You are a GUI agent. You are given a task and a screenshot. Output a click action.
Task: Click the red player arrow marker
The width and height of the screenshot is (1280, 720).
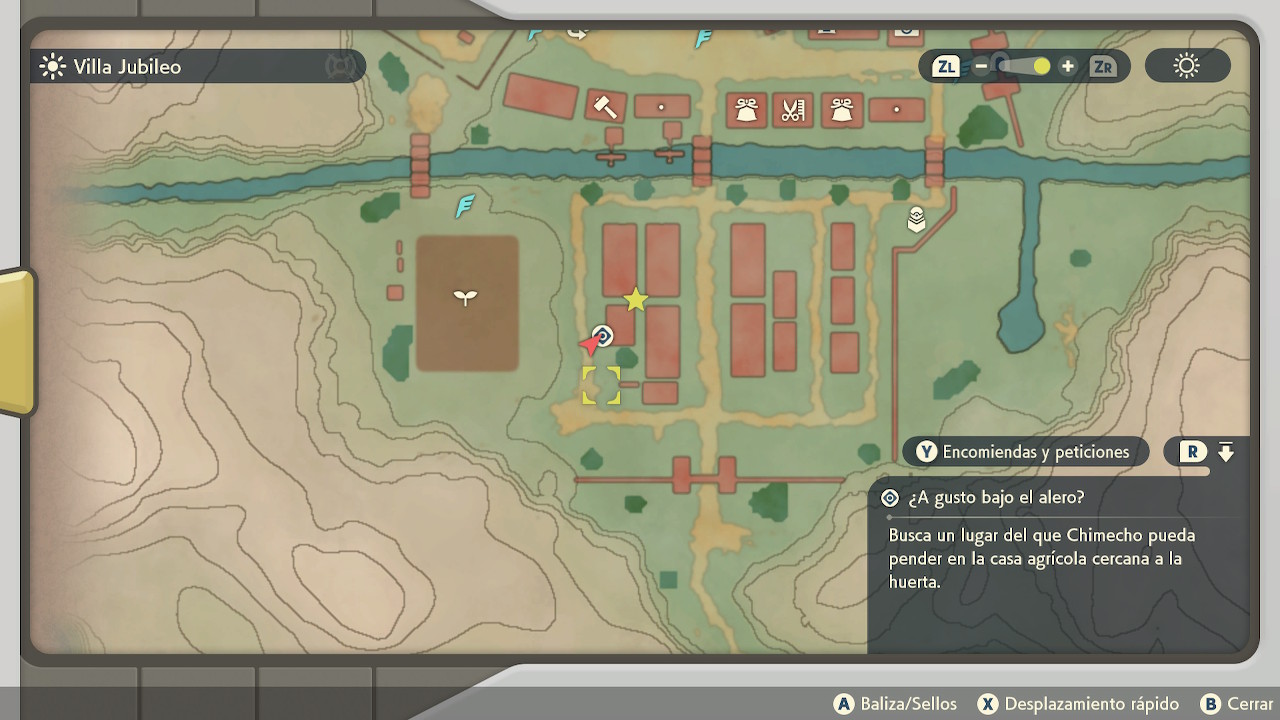click(x=590, y=345)
